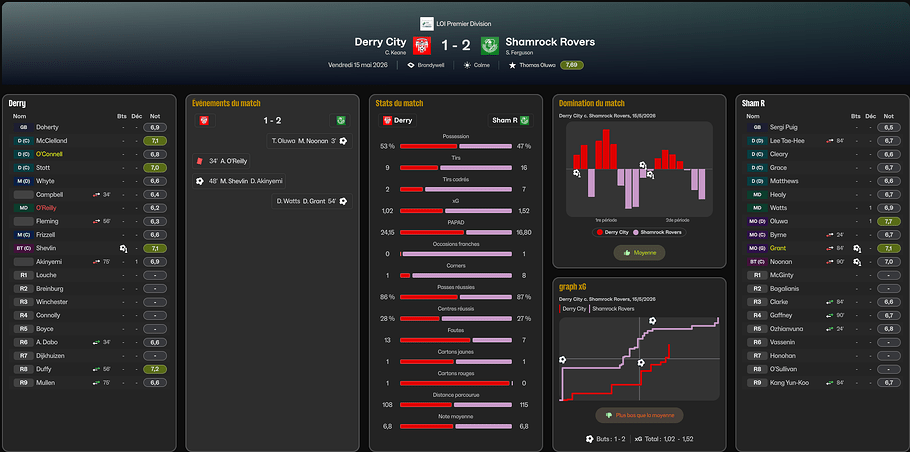Click the 'Plus bas que la moyenne' button
This screenshot has width=910, height=452.
(638, 414)
